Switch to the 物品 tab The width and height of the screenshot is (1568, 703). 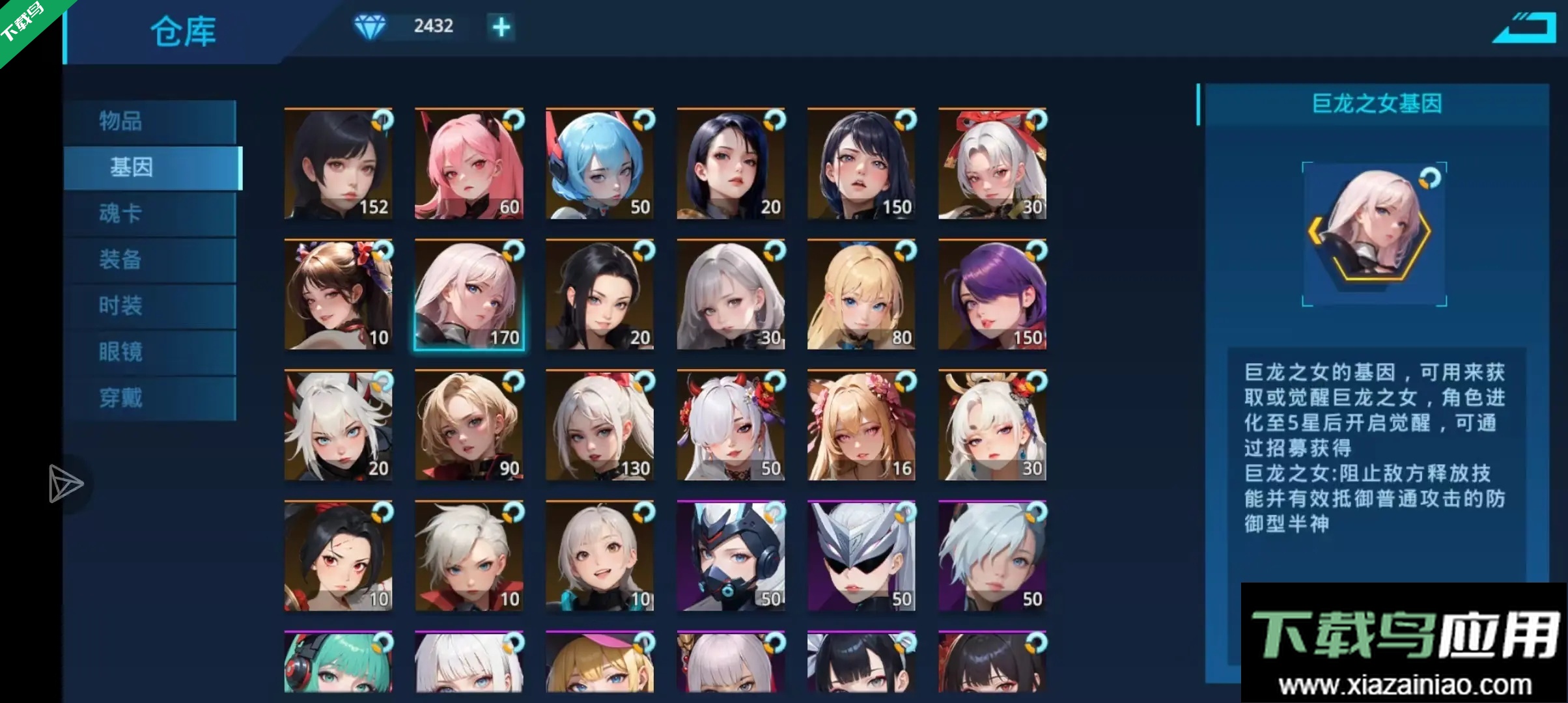150,121
